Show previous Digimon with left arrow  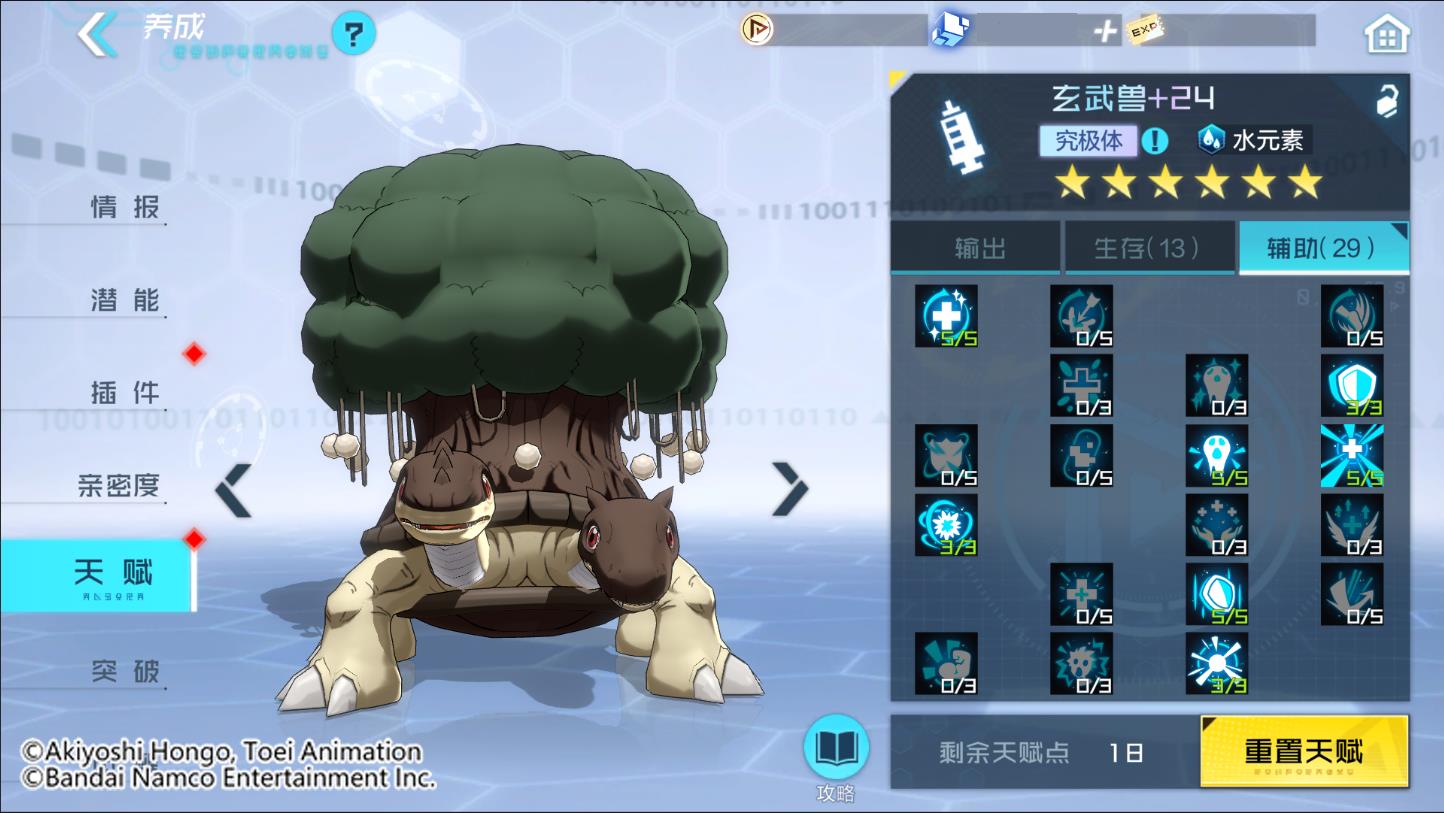tap(234, 490)
